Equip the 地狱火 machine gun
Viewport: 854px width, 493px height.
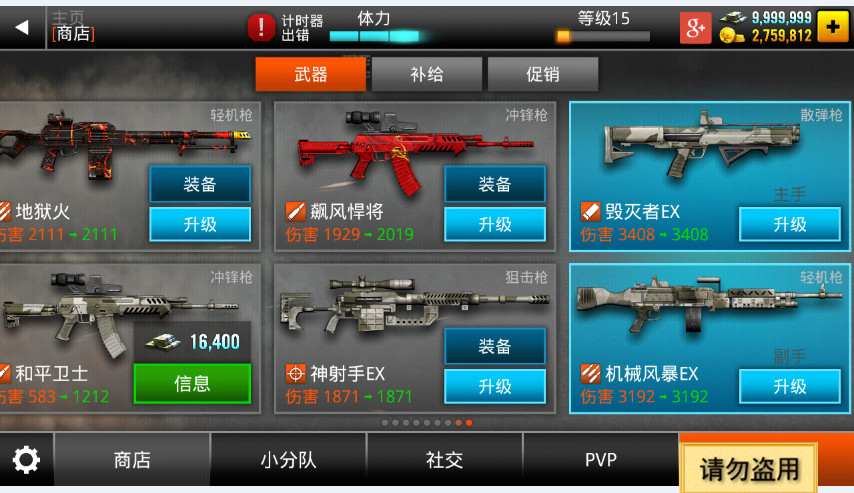[200, 184]
